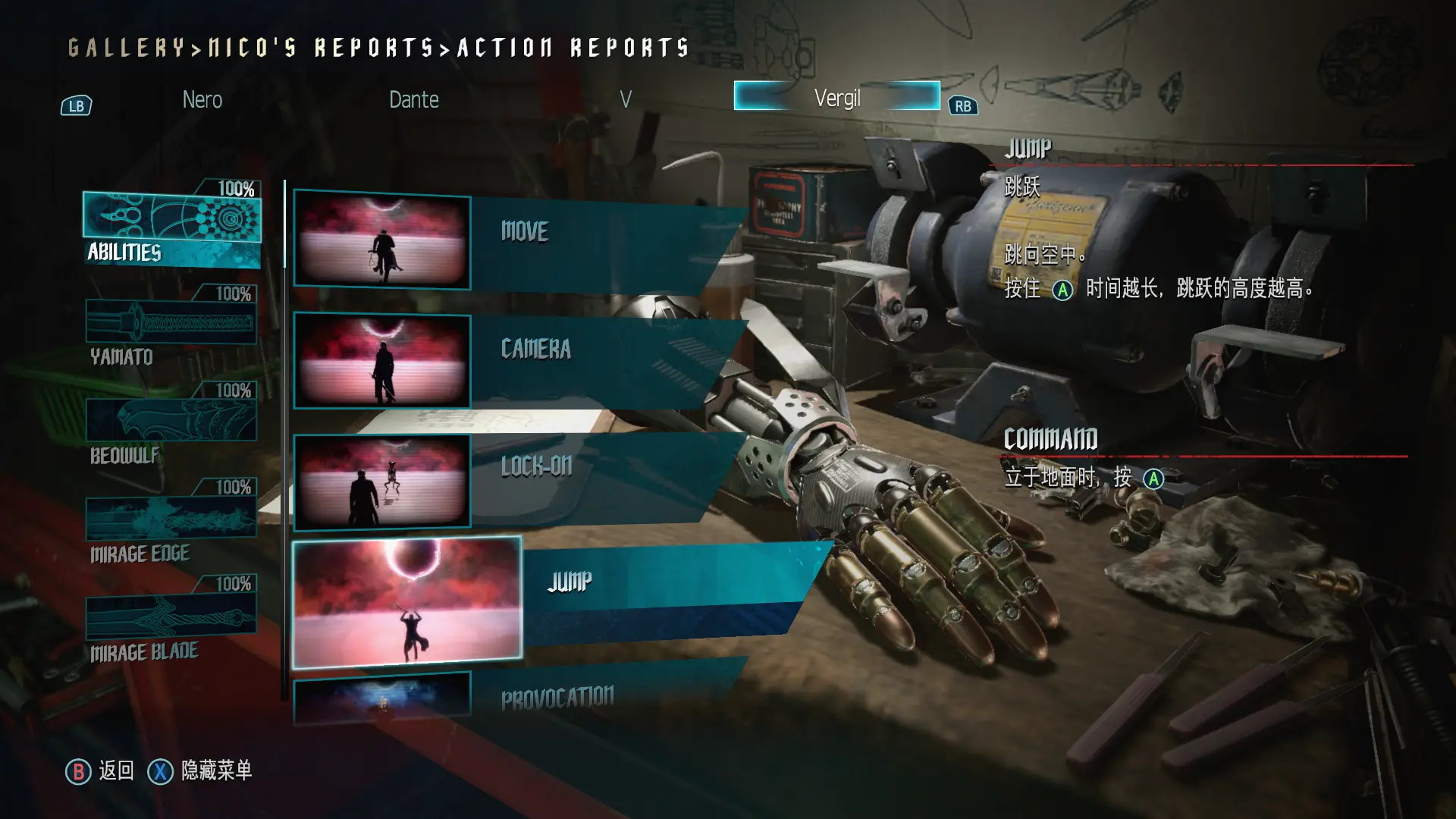Select the Beowulf weapon category
This screenshot has width=1456, height=819.
(x=171, y=425)
